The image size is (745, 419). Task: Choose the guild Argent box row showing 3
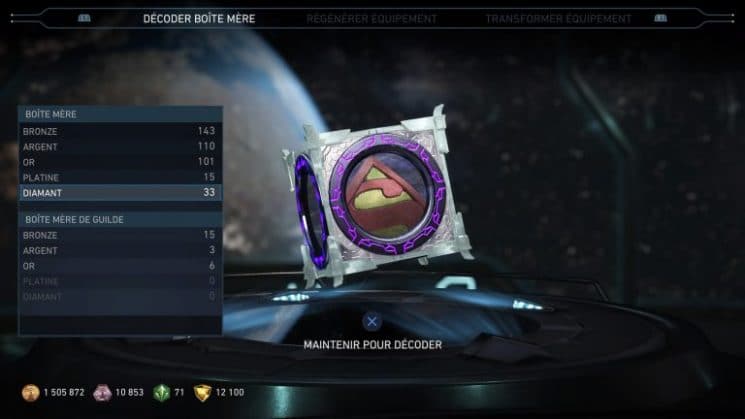[x=120, y=250]
